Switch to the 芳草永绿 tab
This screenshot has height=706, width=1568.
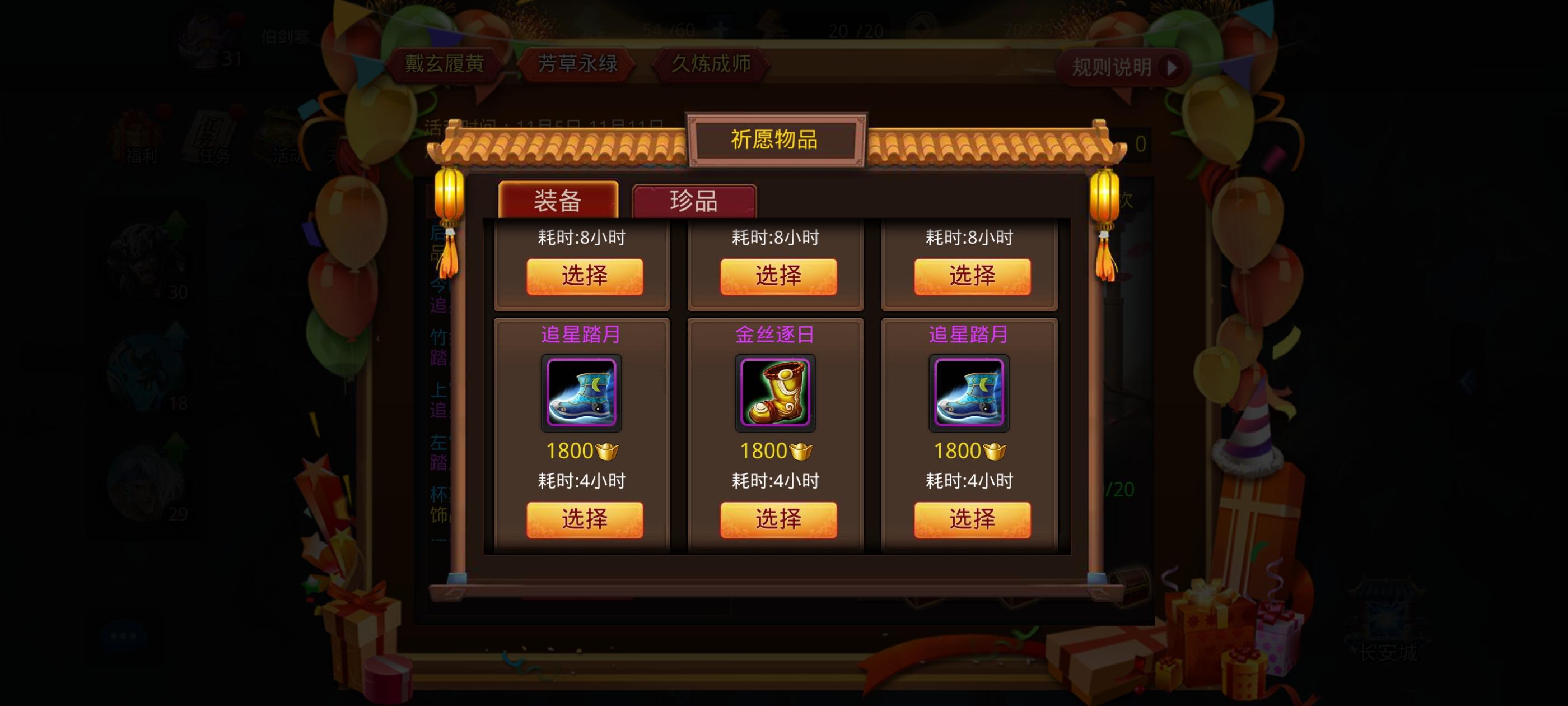[579, 63]
